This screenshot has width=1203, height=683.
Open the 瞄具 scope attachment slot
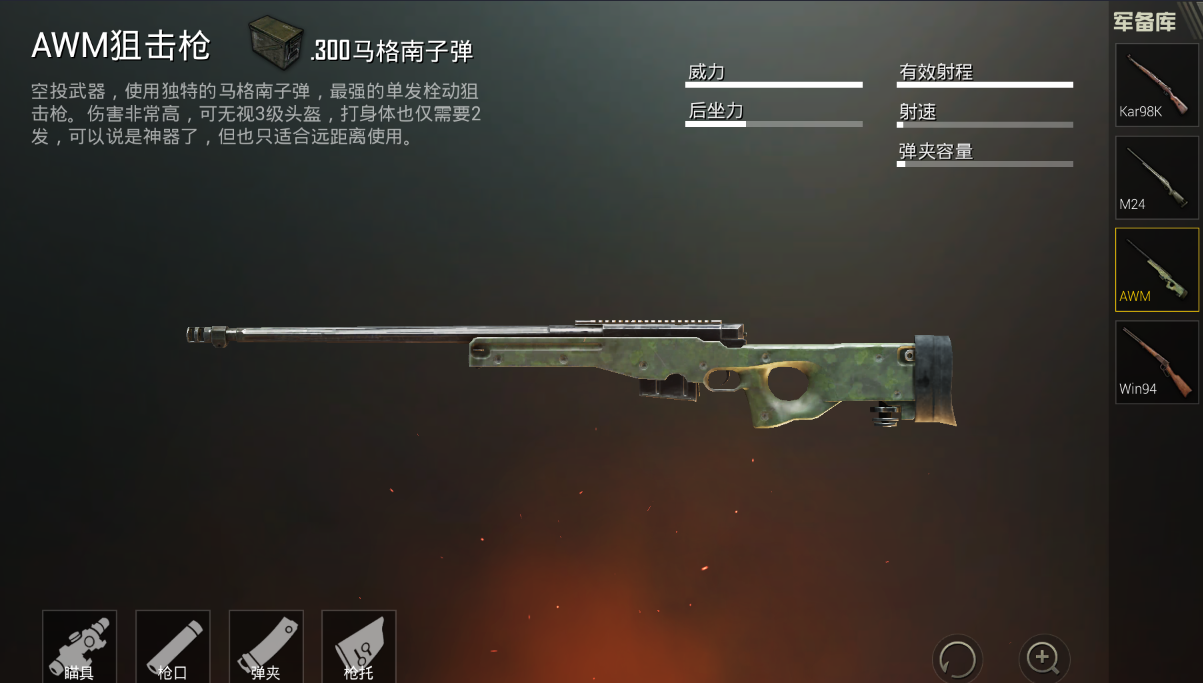coord(79,646)
